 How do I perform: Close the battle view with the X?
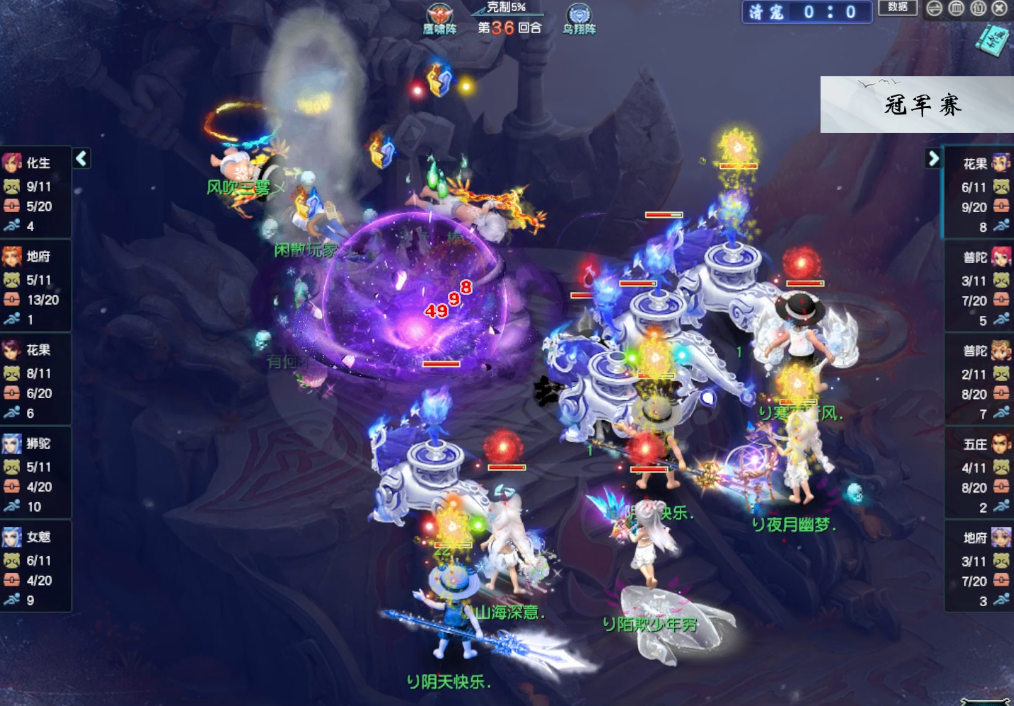[x=999, y=9]
